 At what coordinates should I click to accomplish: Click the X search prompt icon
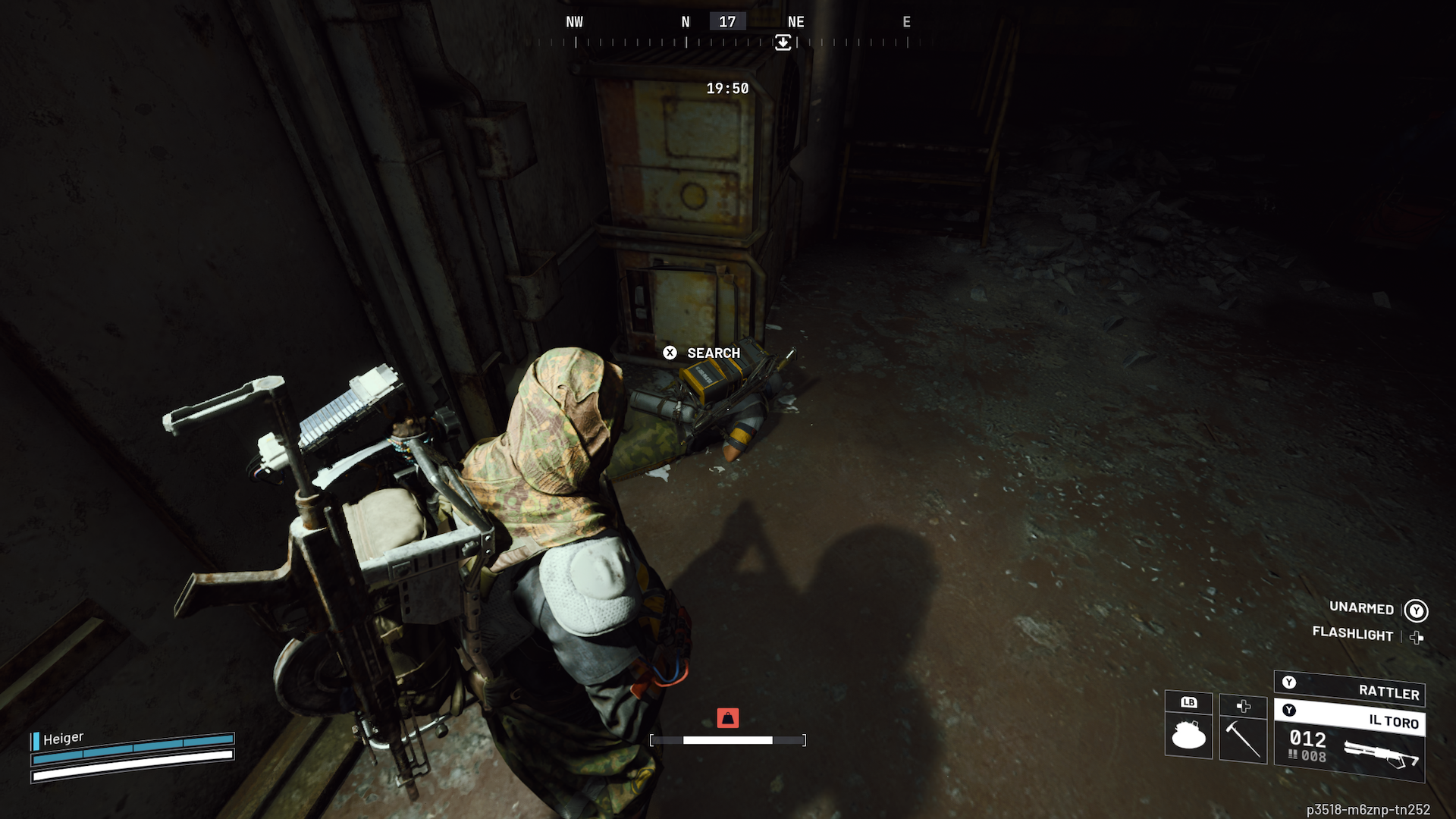point(670,353)
